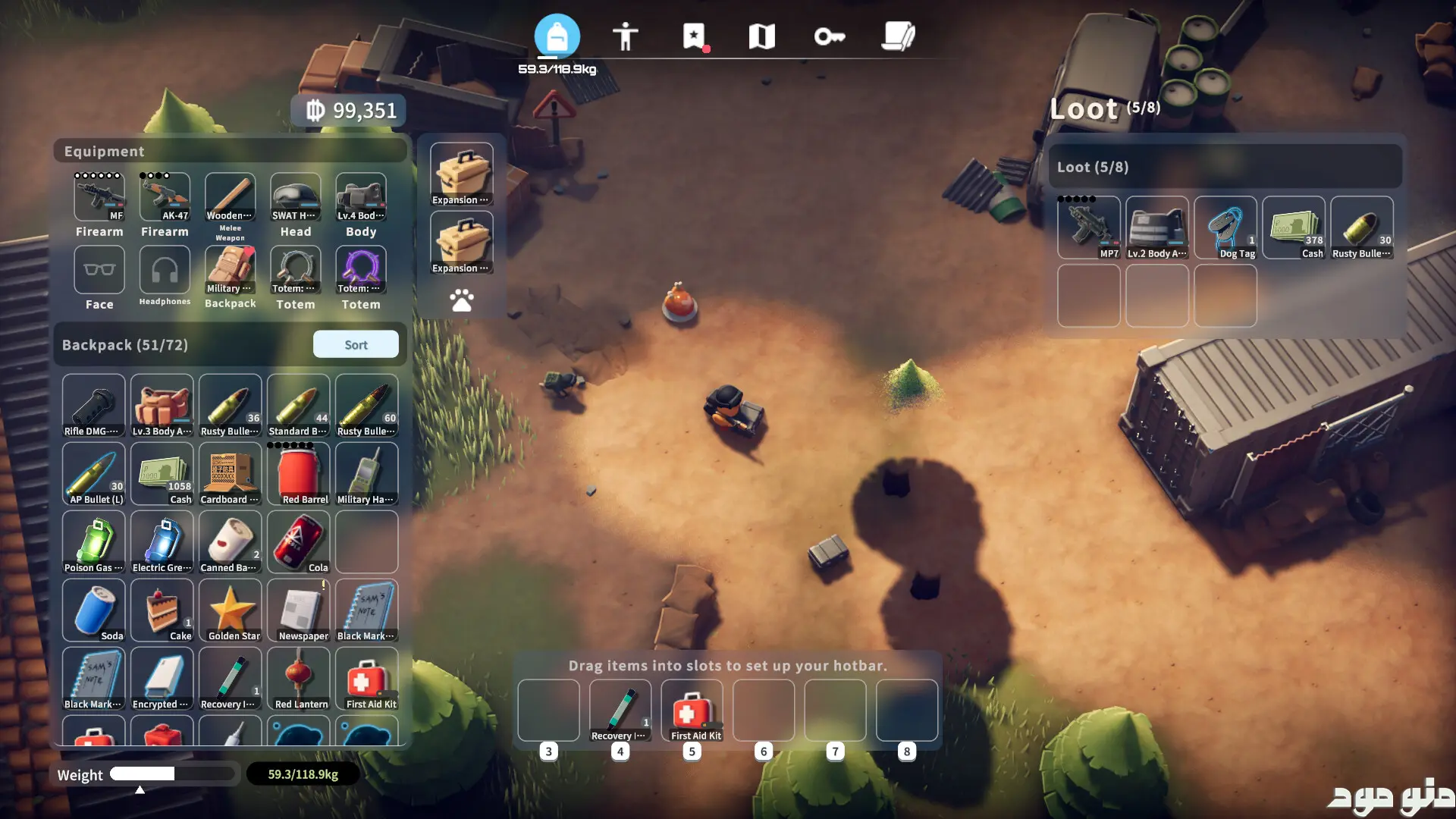Image resolution: width=1456 pixels, height=819 pixels.
Task: Select the Poison Gas grenade
Action: pos(93,542)
